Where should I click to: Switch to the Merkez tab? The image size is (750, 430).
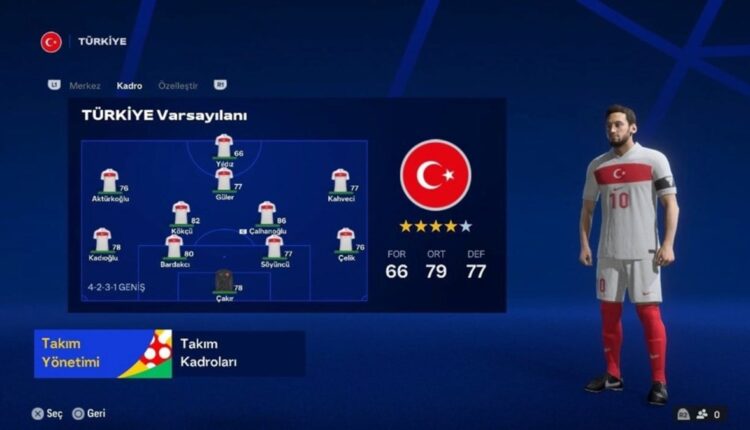click(x=85, y=86)
